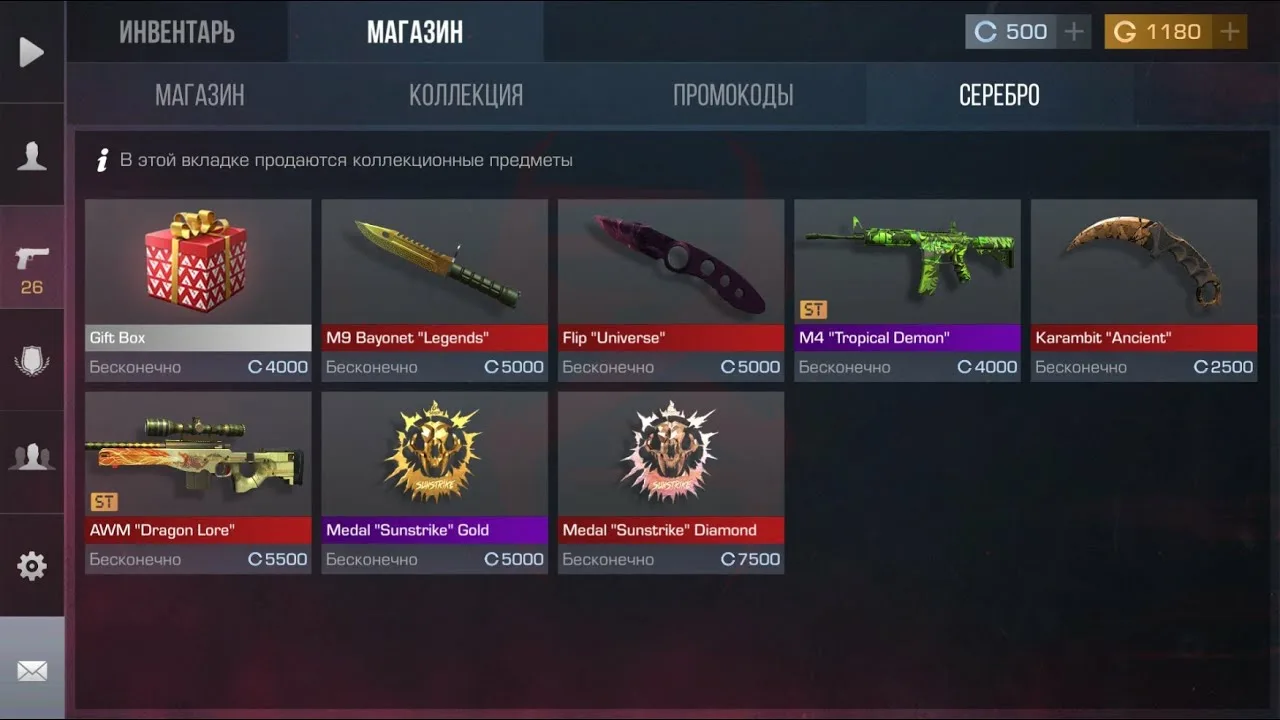Open the settings gear icon

[32, 566]
